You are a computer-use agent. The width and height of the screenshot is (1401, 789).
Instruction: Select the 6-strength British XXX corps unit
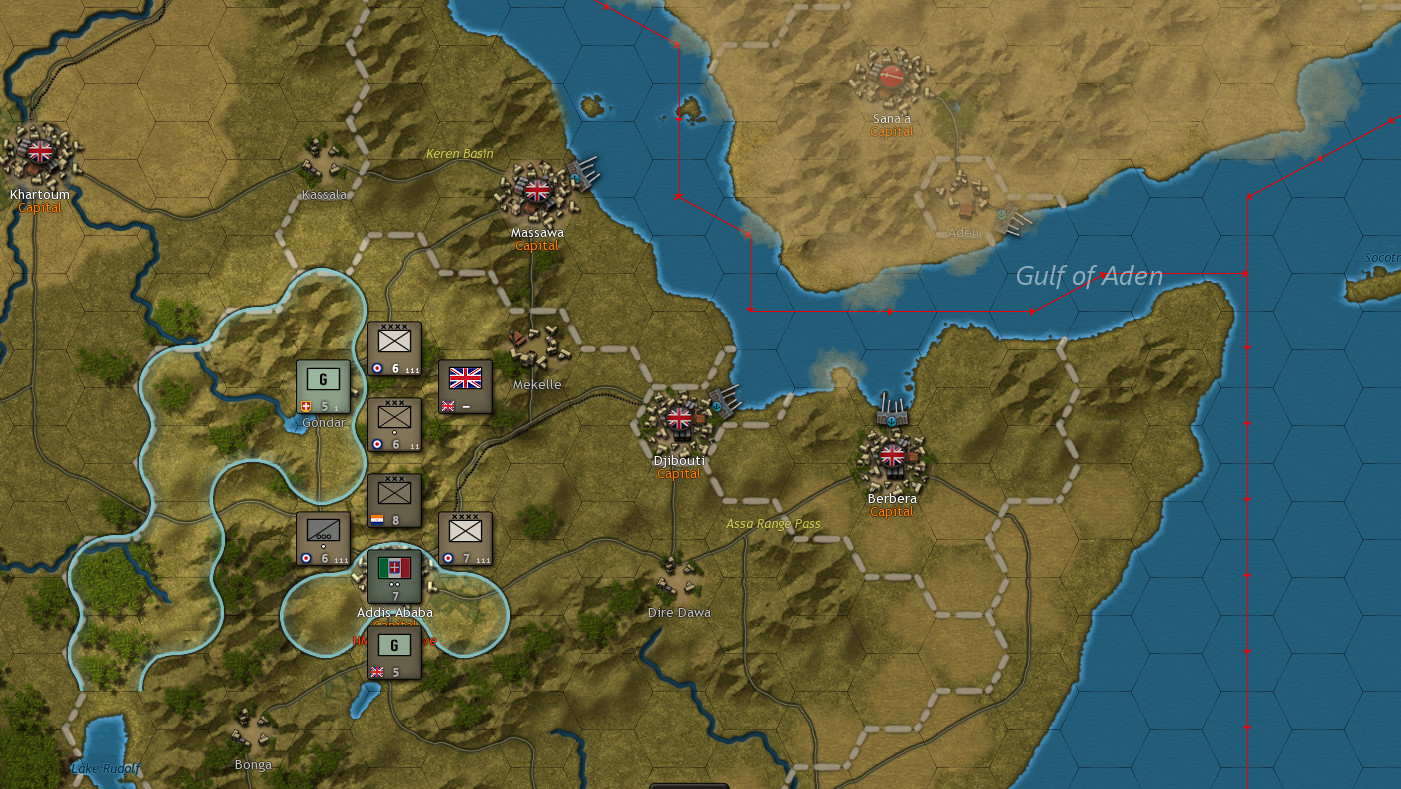point(393,425)
